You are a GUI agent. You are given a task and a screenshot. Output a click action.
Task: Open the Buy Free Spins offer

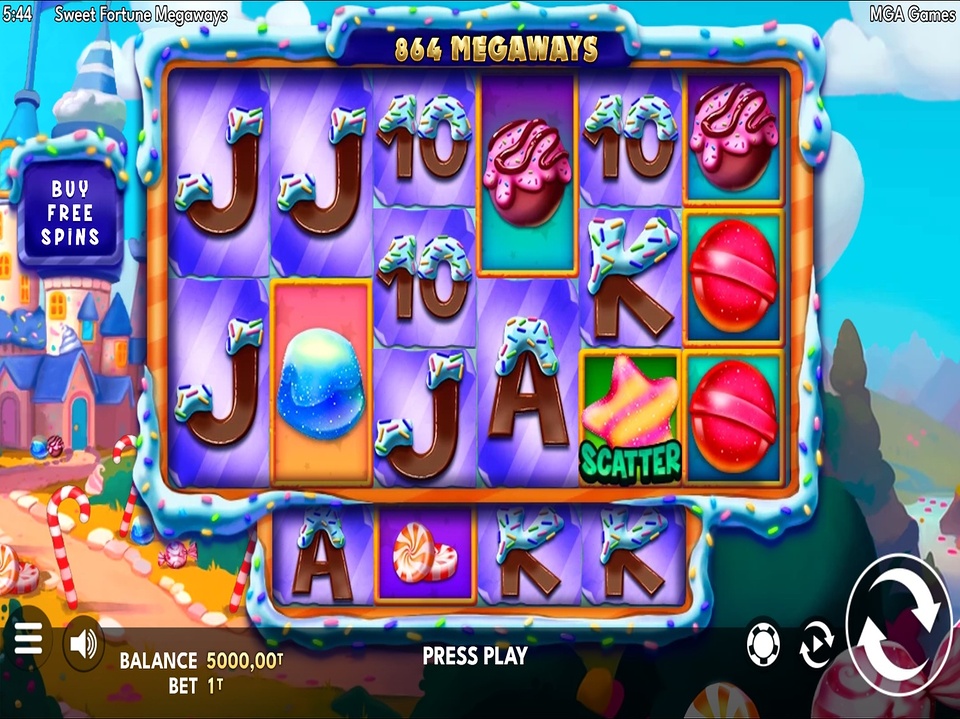pyautogui.click(x=70, y=213)
